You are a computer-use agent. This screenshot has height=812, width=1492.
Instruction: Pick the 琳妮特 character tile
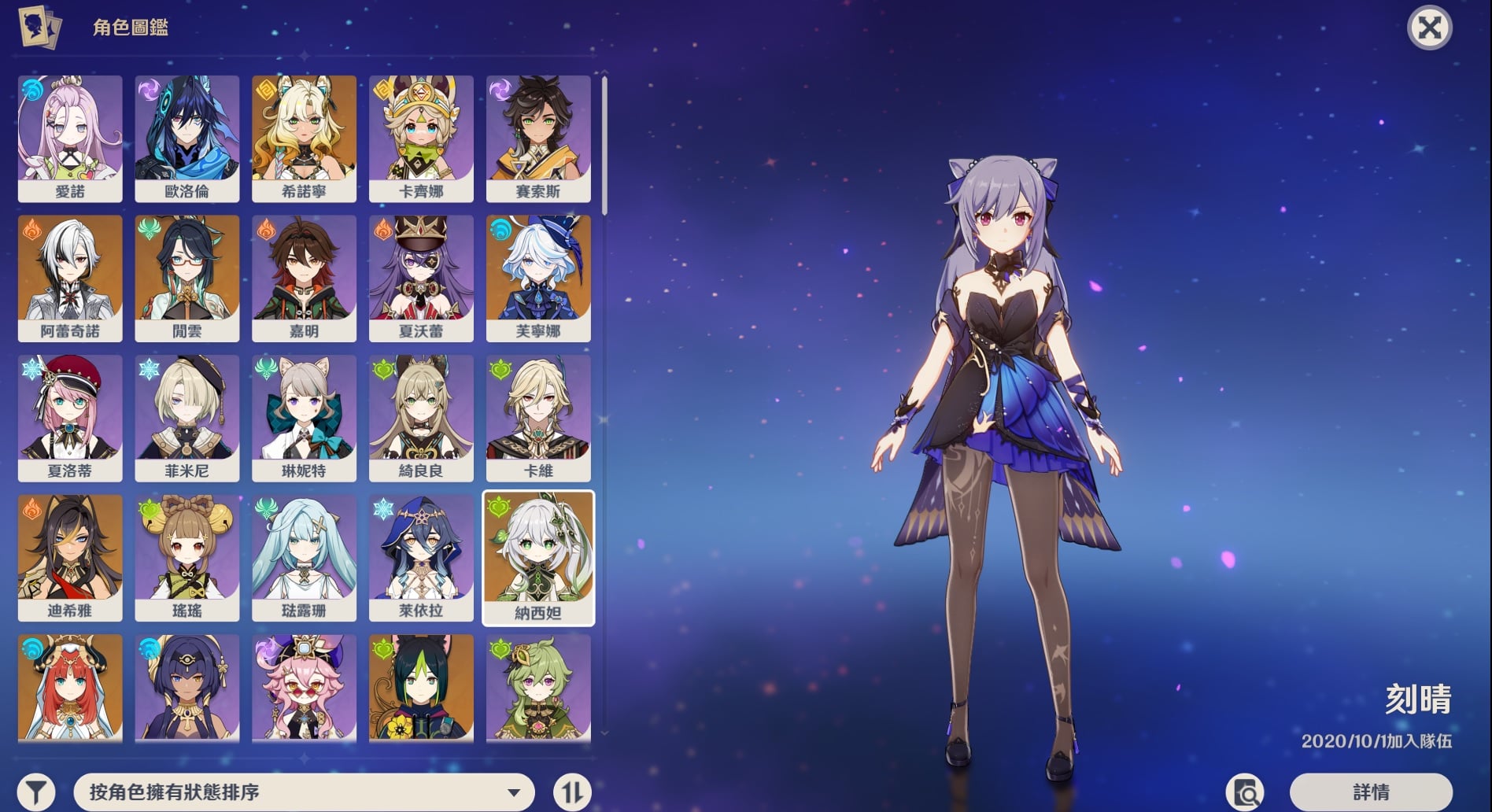pos(304,417)
